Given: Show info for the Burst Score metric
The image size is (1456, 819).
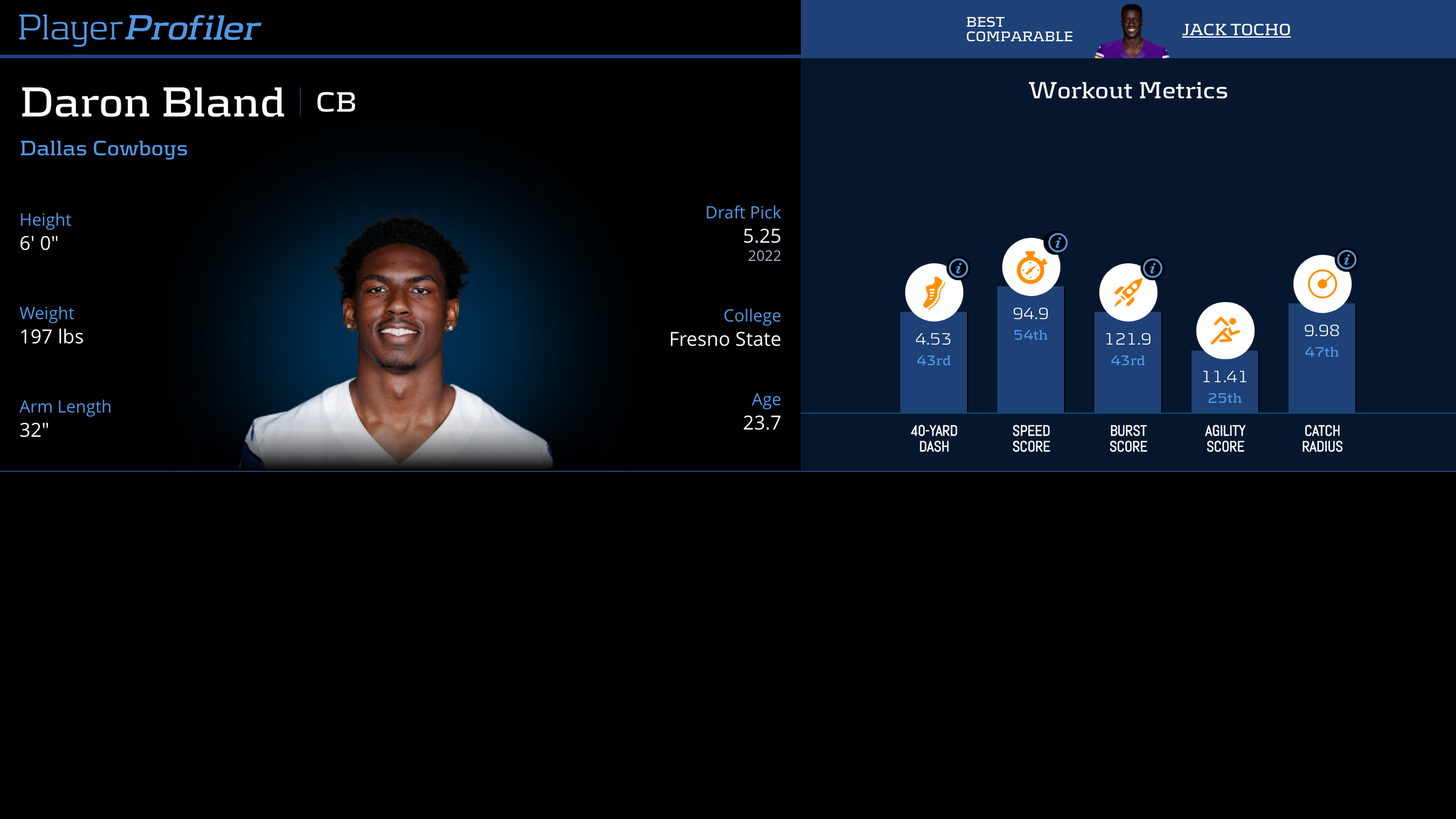Looking at the screenshot, I should 1153,268.
